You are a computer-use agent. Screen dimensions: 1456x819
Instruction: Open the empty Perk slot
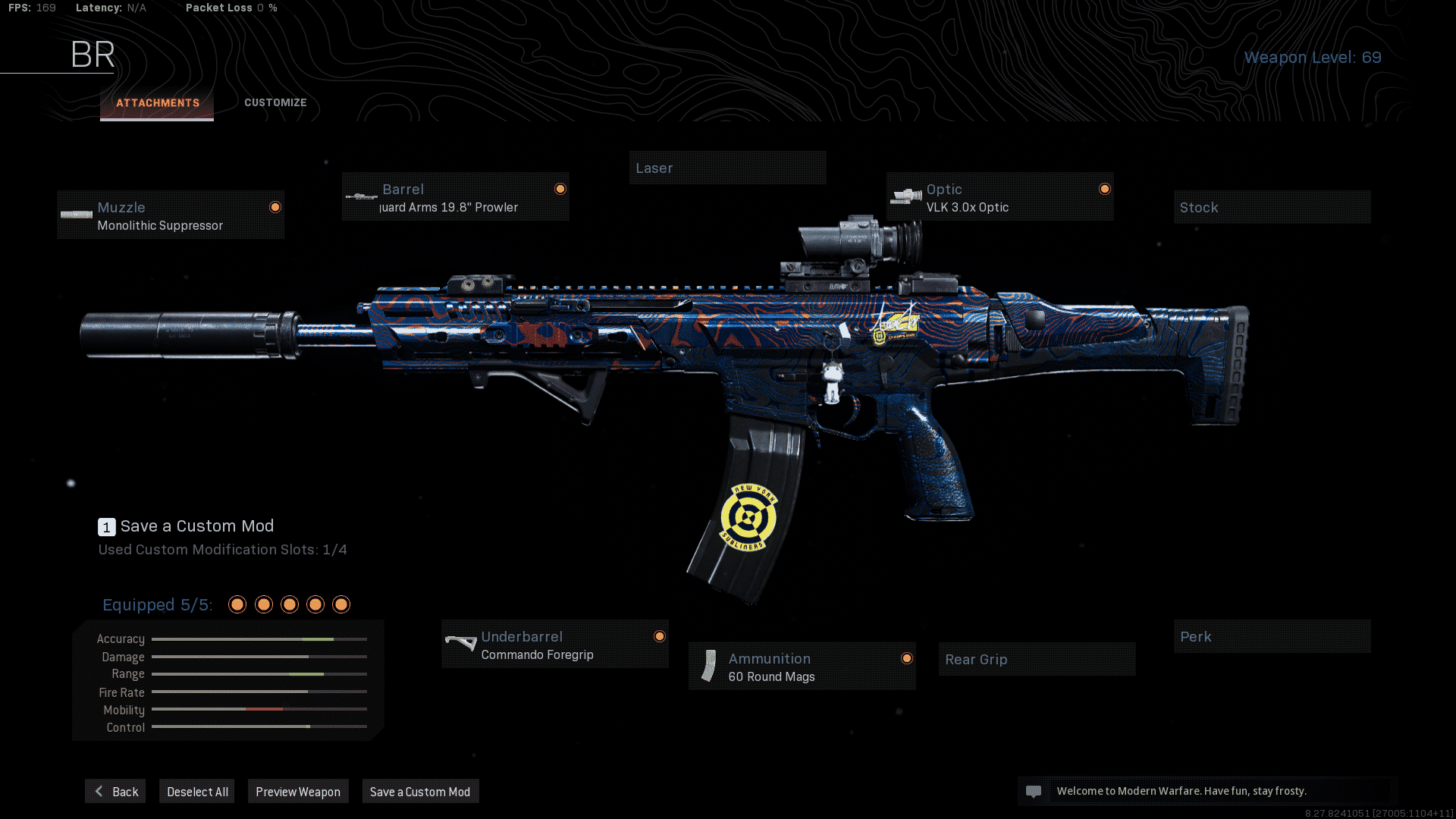[x=1272, y=637]
